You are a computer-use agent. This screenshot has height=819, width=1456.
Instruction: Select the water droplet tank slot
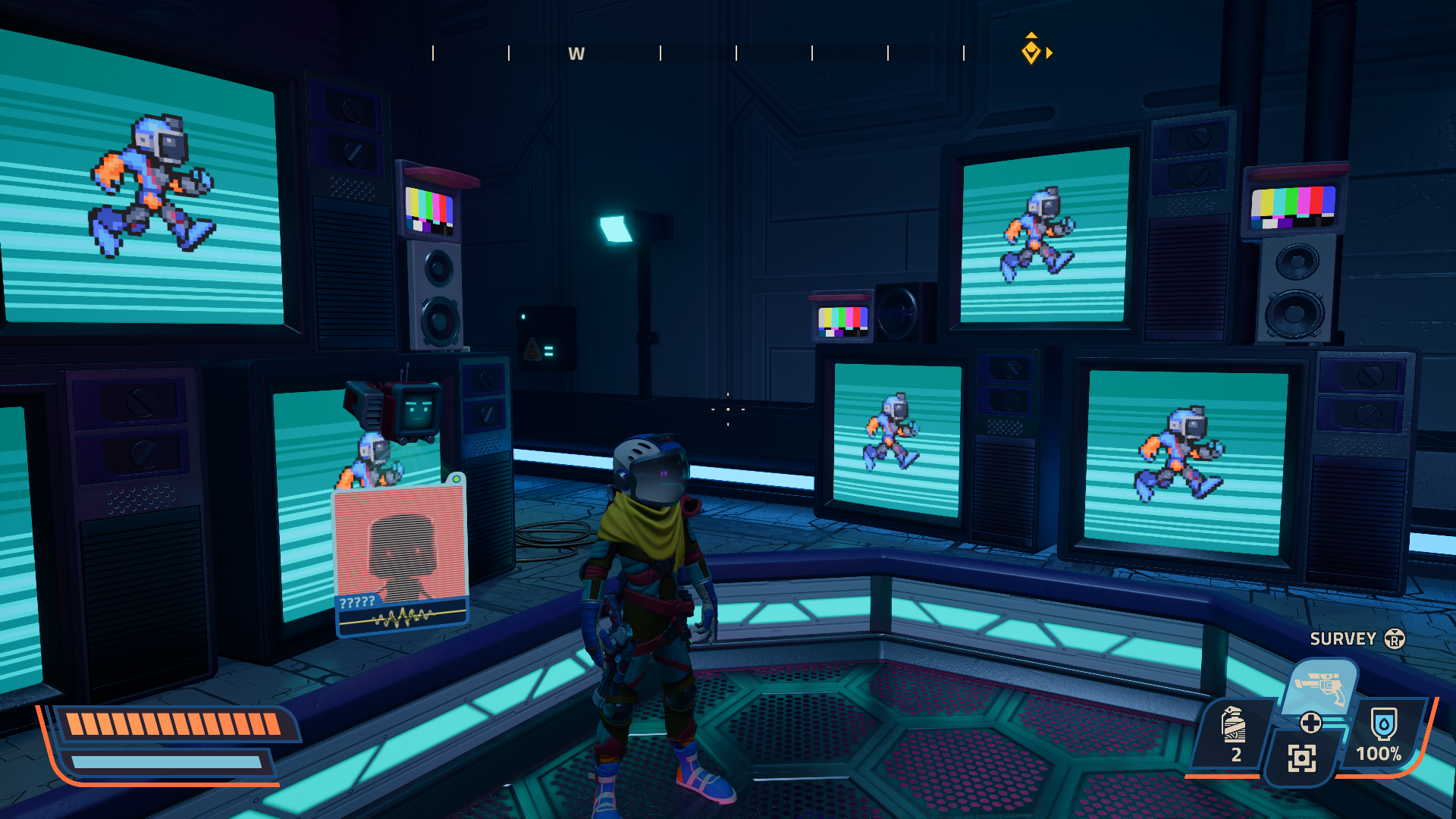(1383, 733)
